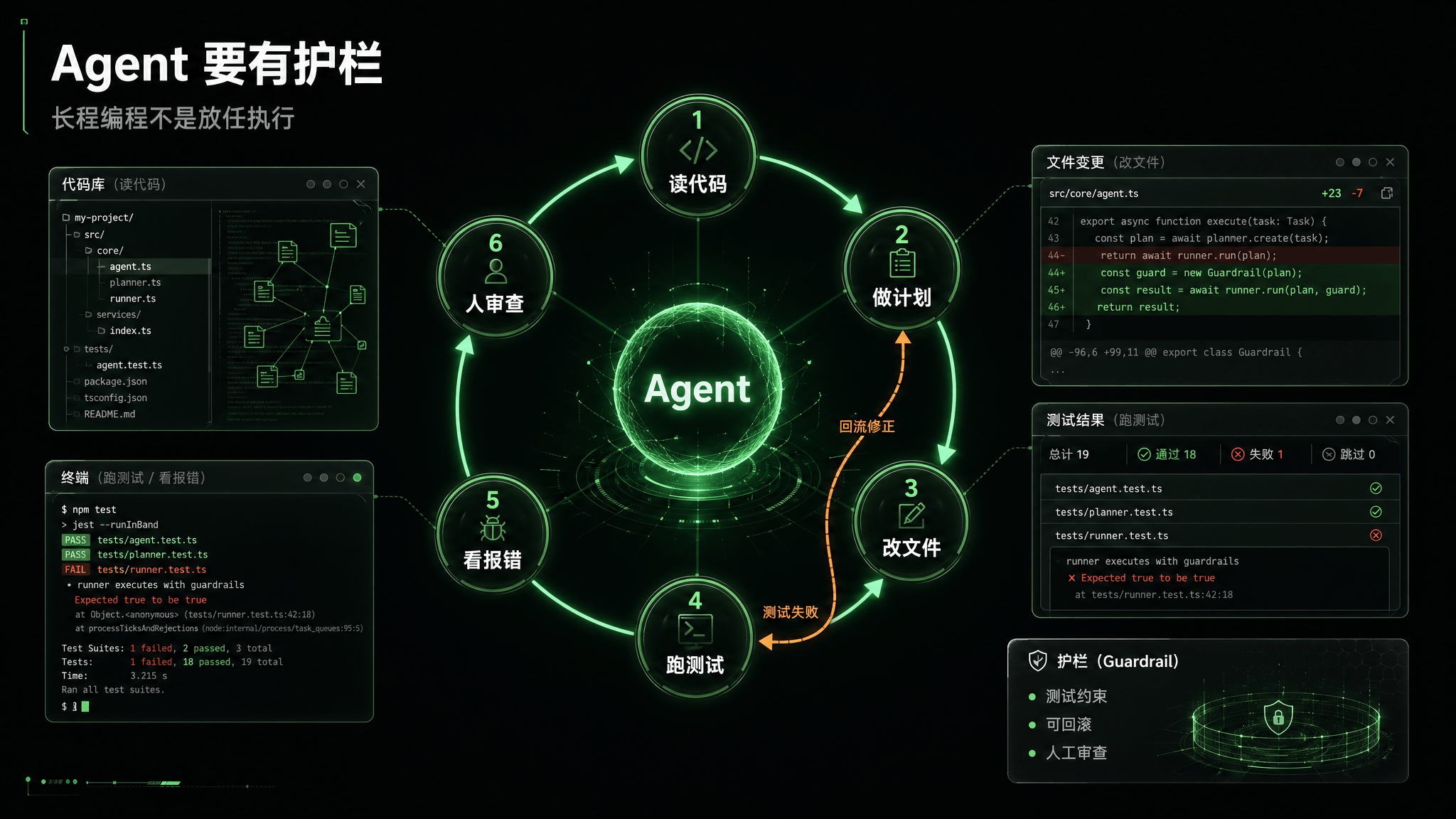Click the central Agent orb
Screen dimensions: 1456x819
[697, 388]
